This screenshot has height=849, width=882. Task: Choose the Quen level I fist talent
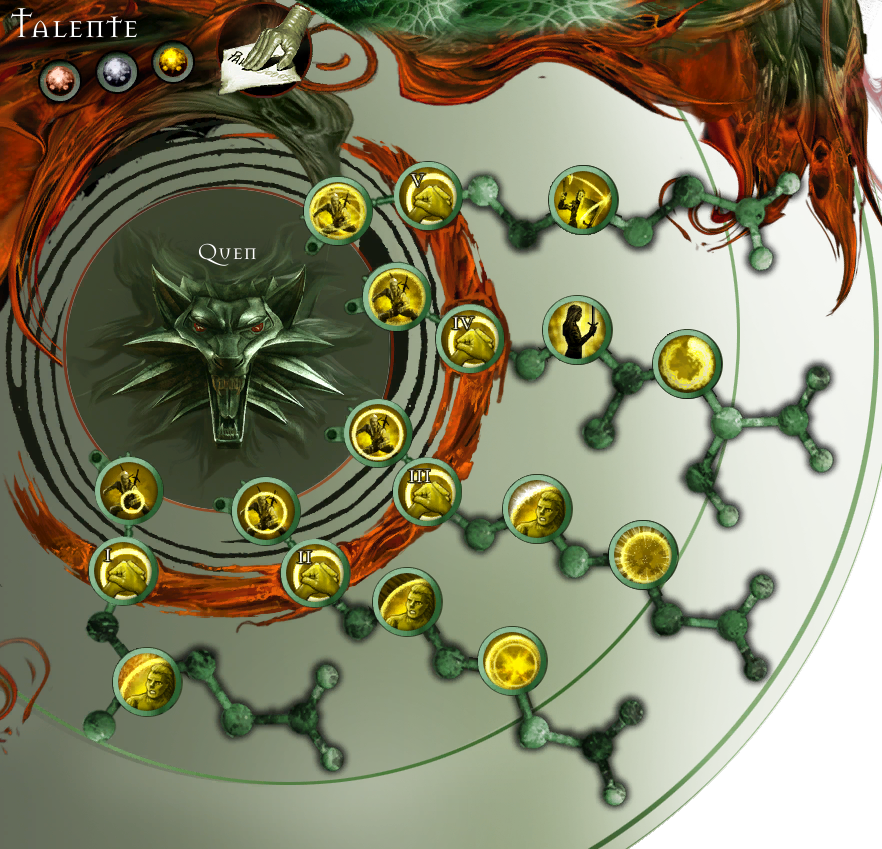124,572
